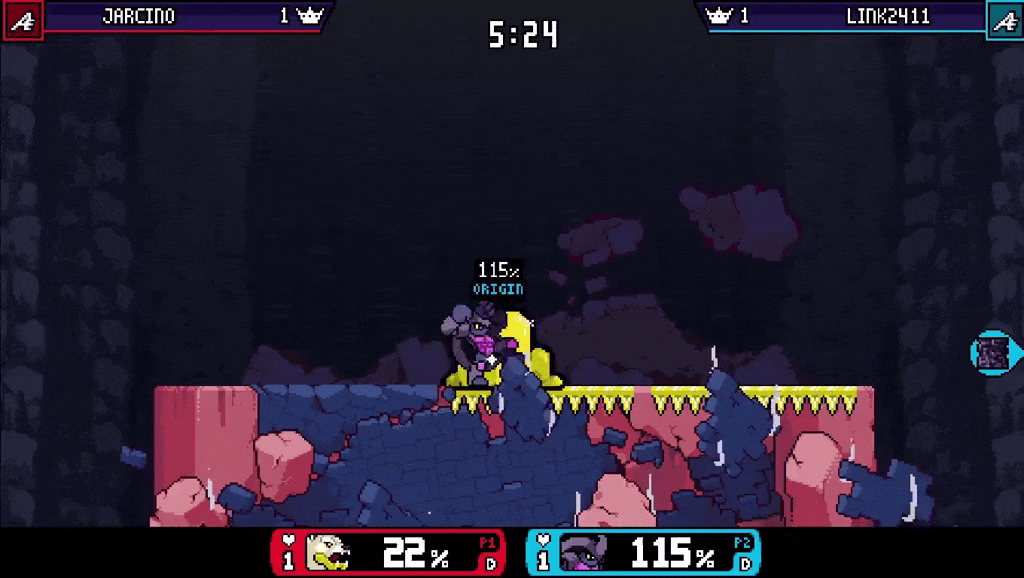Click Player 1's character portrait
The width and height of the screenshot is (1024, 578).
coord(327,553)
